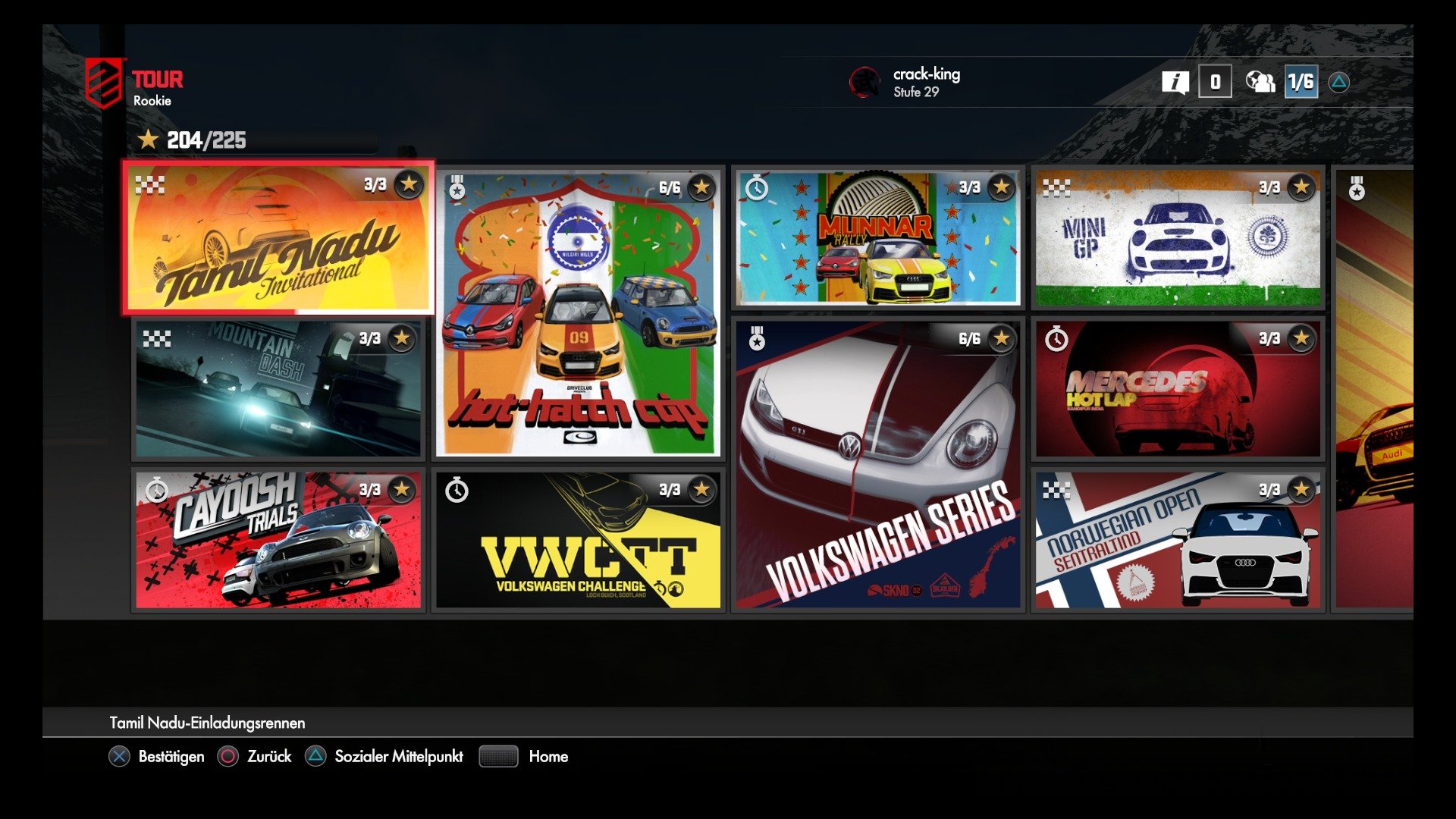Click the triangle social hub icon top right
The height and width of the screenshot is (819, 1456).
point(1339,83)
